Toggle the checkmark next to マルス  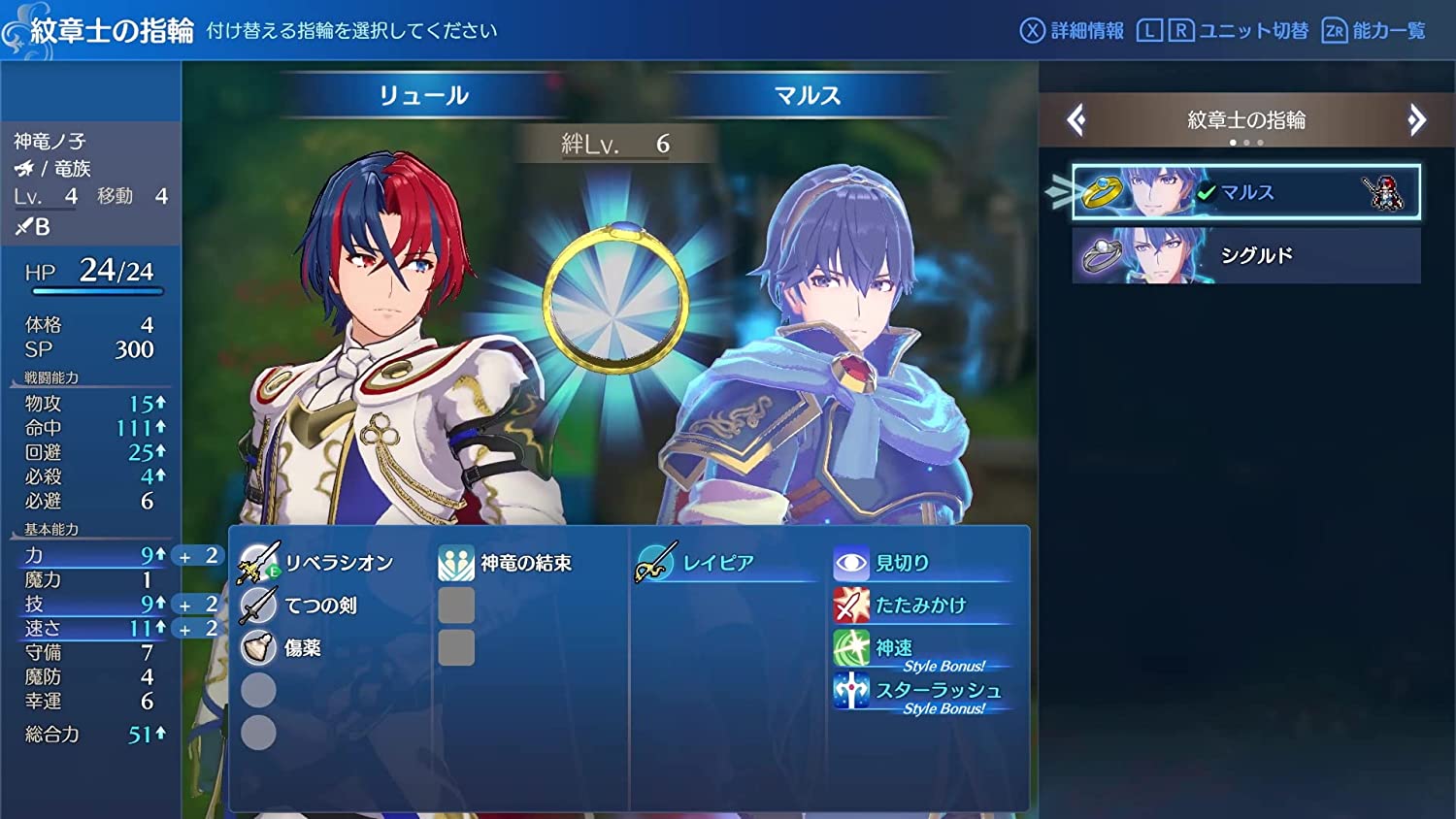[x=1208, y=192]
